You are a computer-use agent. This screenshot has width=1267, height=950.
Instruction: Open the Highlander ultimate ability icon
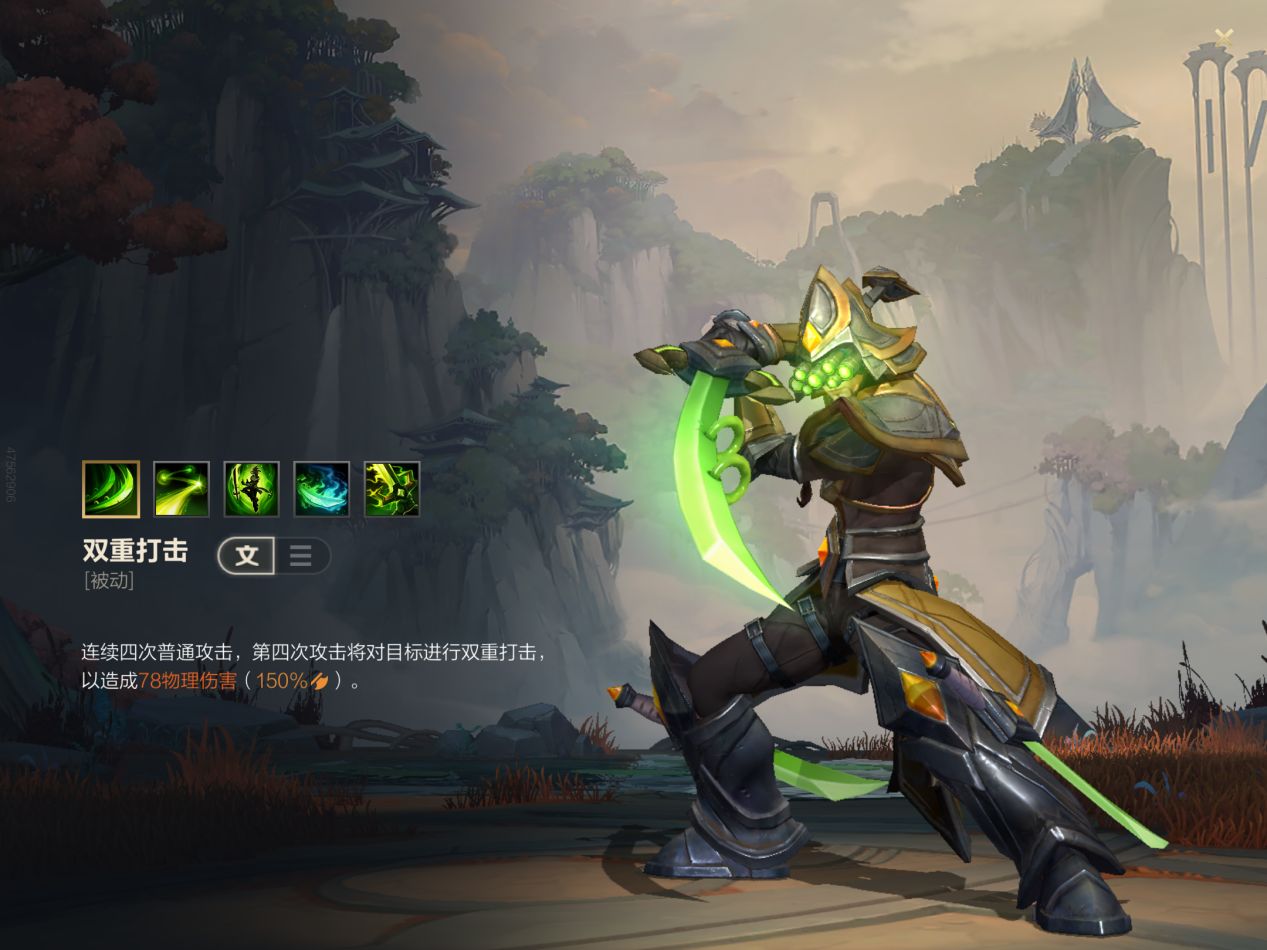pyautogui.click(x=391, y=489)
